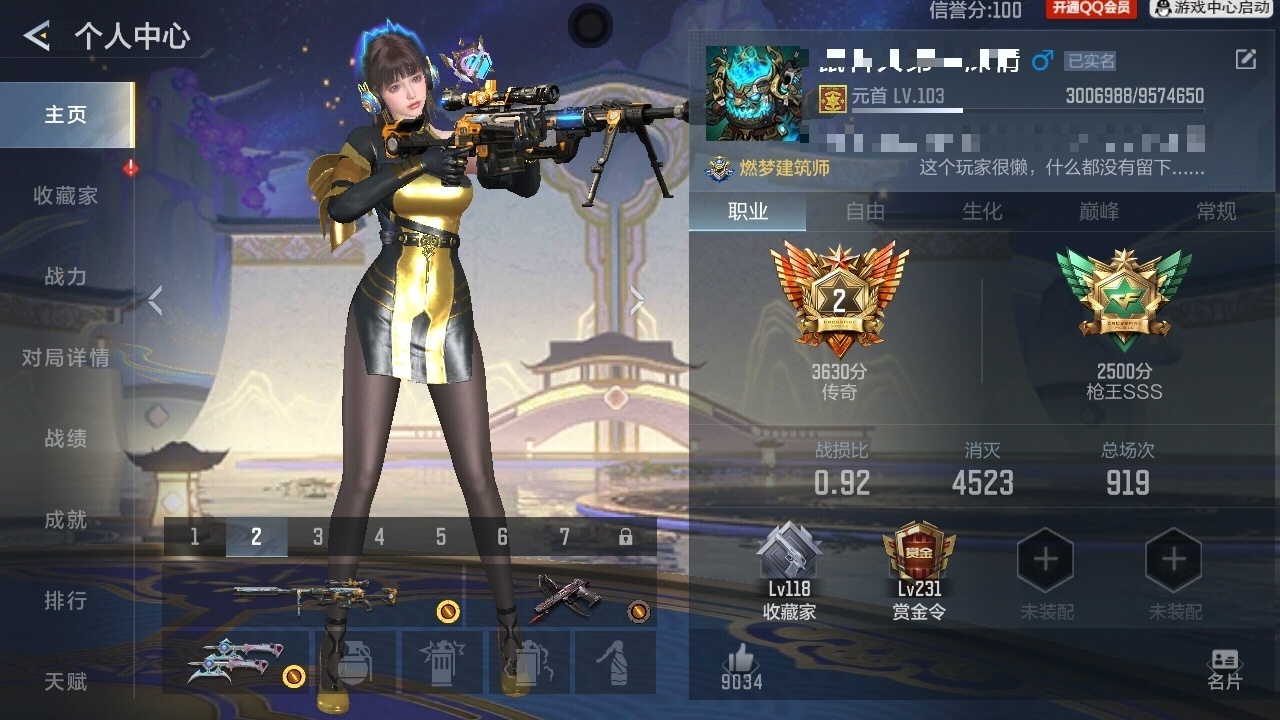
Task: Open the 天赋 talent page
Action: (x=66, y=682)
